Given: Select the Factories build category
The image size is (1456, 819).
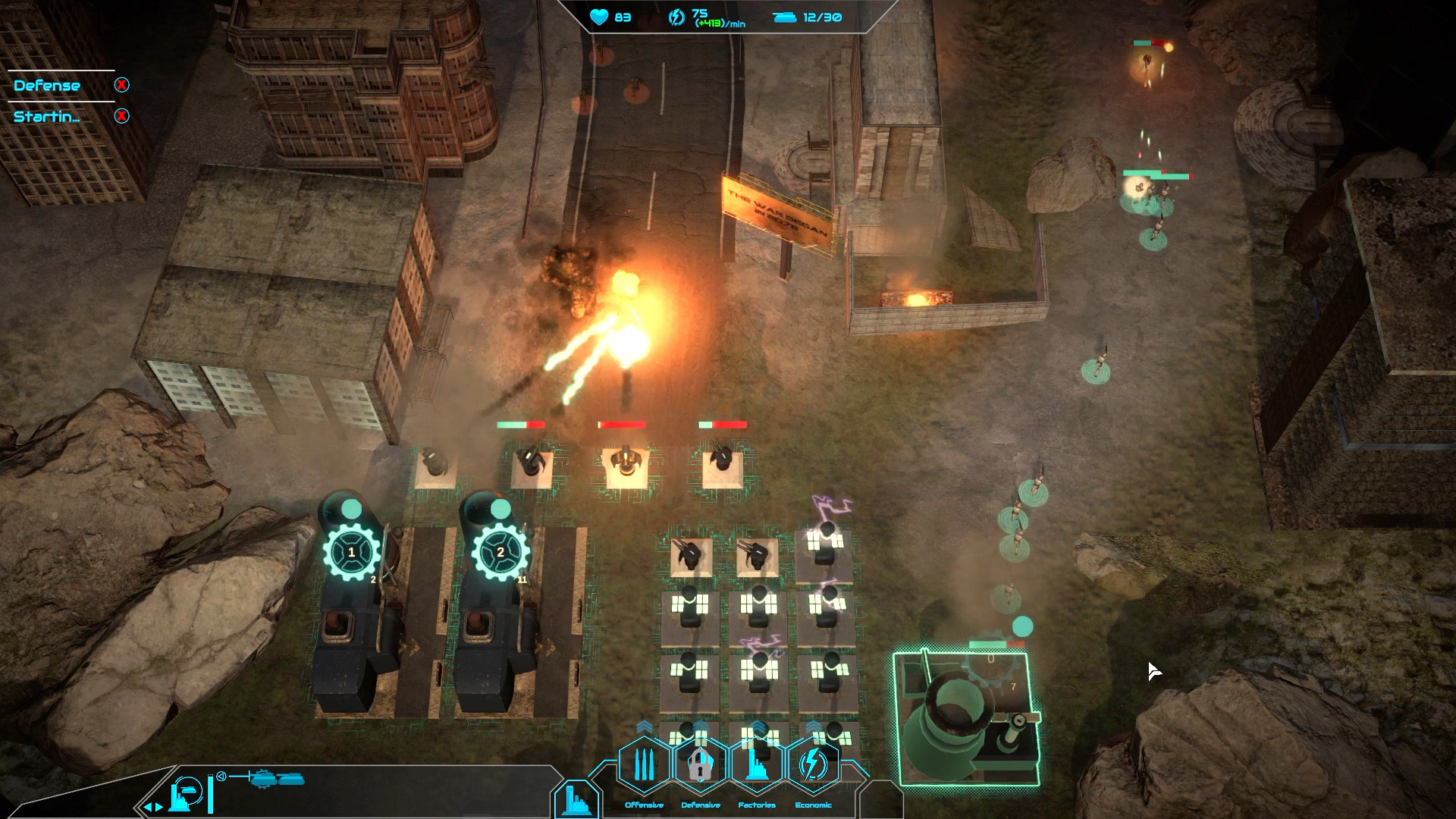Looking at the screenshot, I should click(757, 766).
